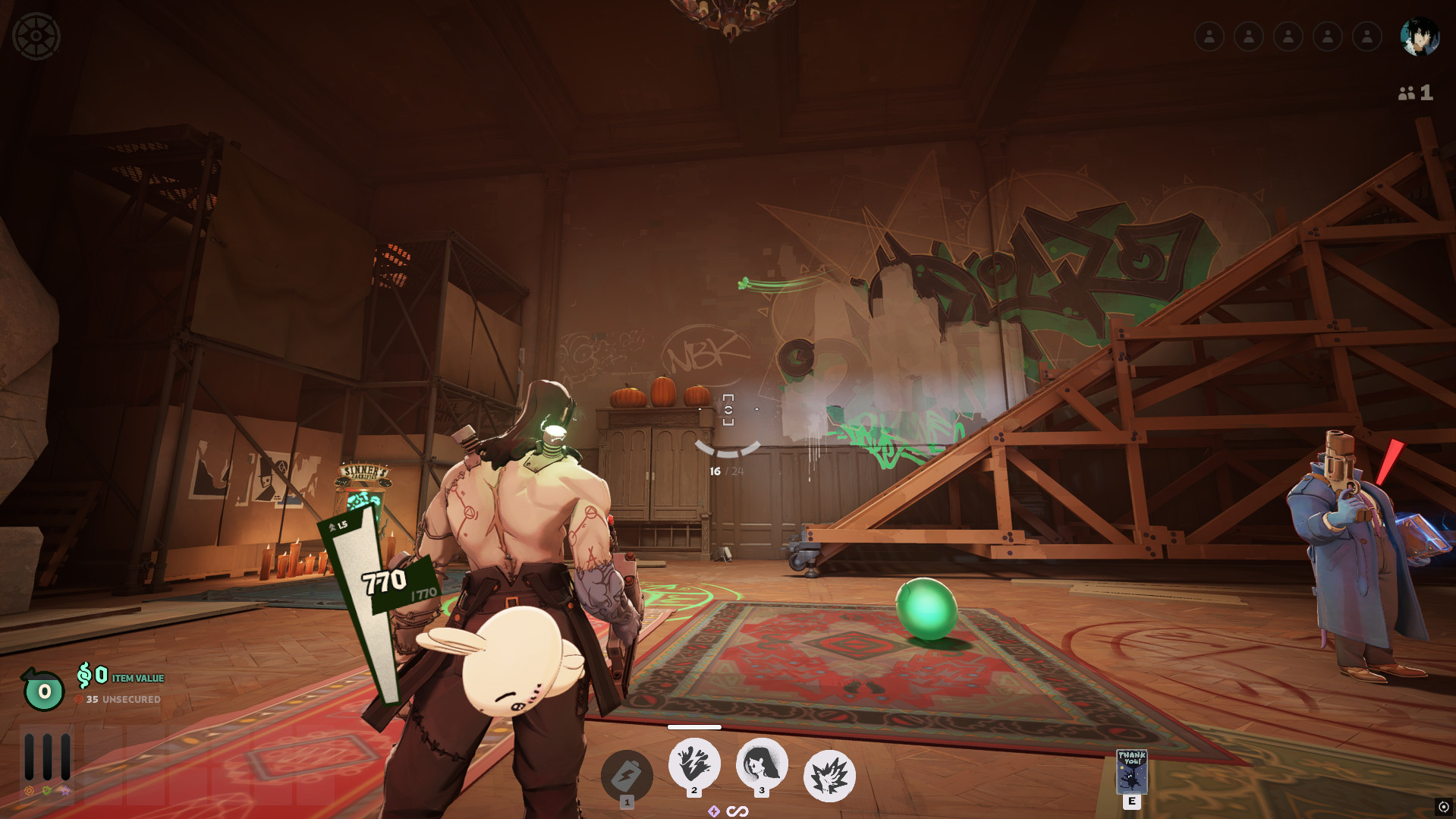
Task: Click the target icon in the corner
Action: pyautogui.click(x=1443, y=807)
